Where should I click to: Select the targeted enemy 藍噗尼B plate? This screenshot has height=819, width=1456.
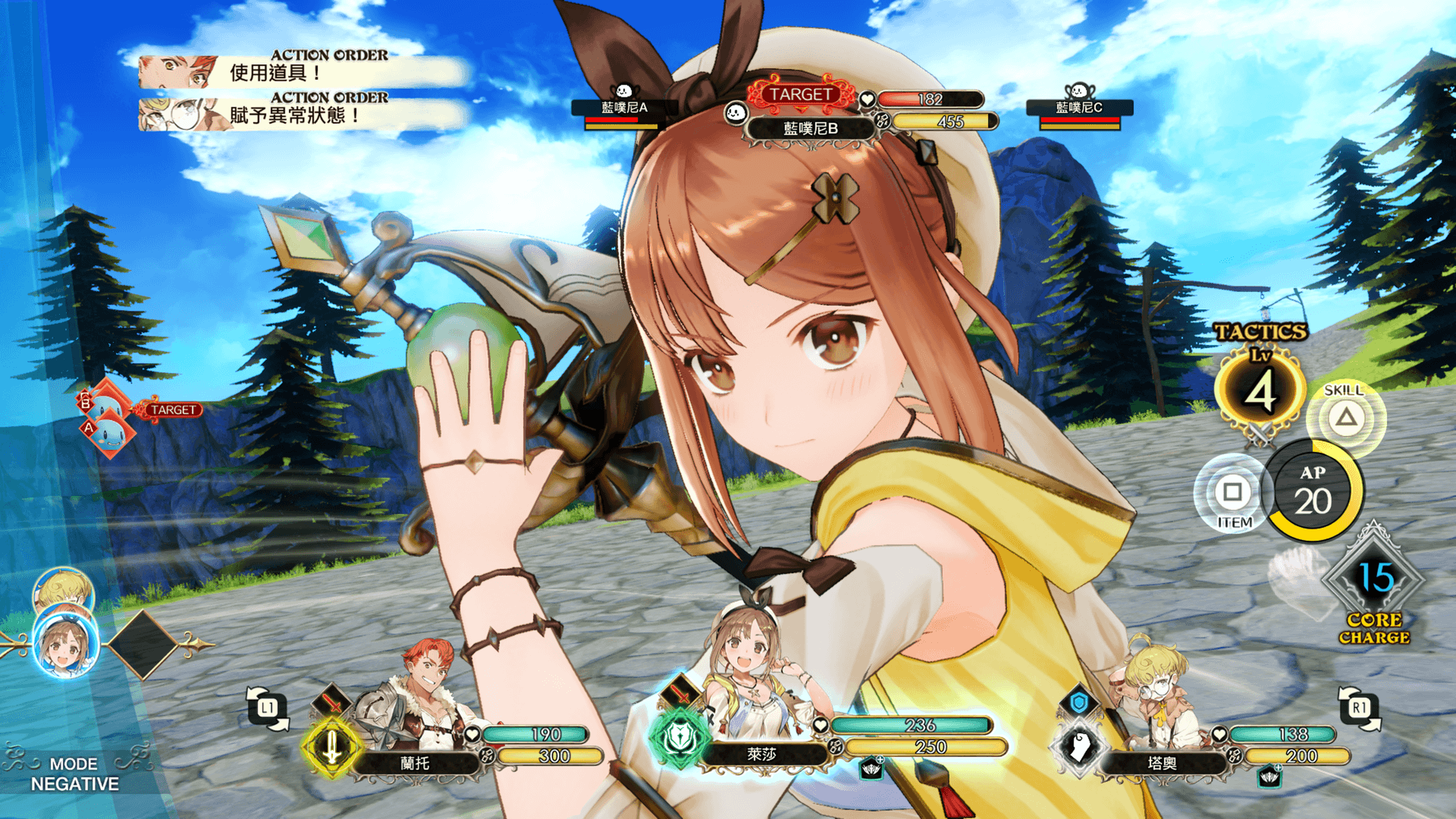810,128
